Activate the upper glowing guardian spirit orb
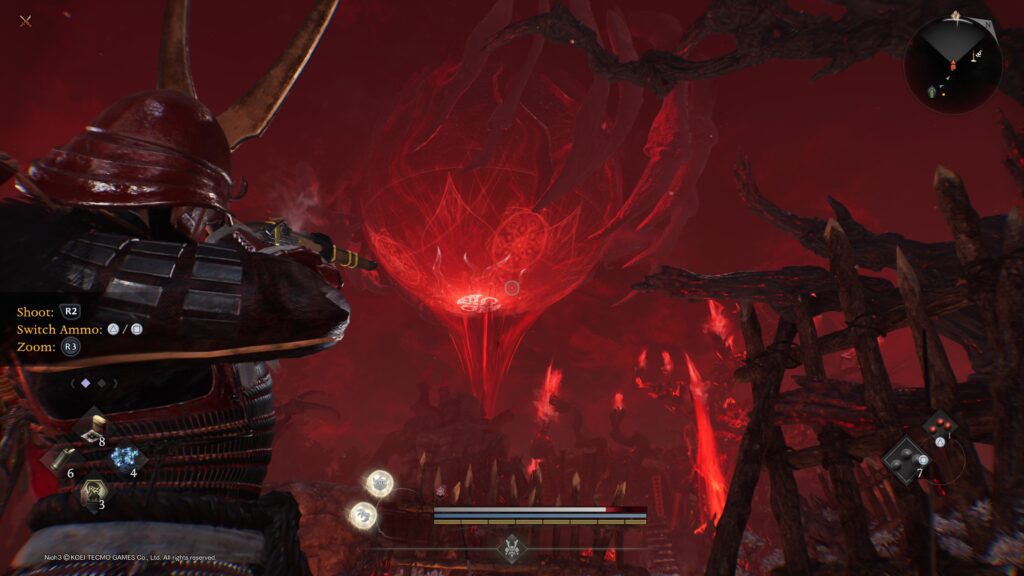1024x576 pixels. 379,484
